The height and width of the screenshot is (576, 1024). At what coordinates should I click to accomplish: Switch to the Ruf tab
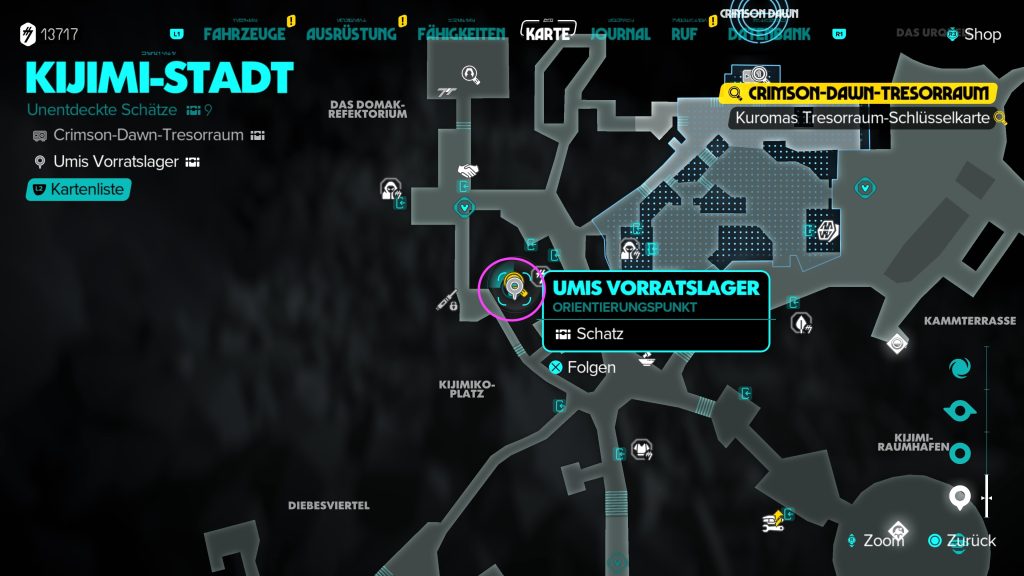[684, 34]
